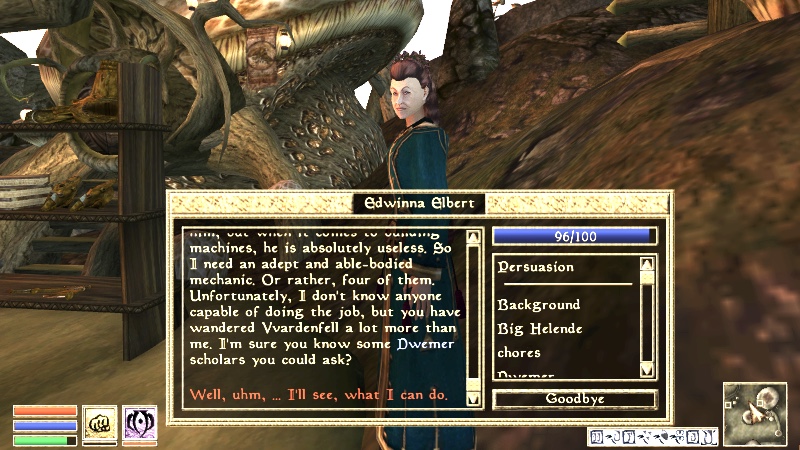800x450 pixels.
Task: Click the topic list's scroll-up arrow
Action: [x=647, y=265]
